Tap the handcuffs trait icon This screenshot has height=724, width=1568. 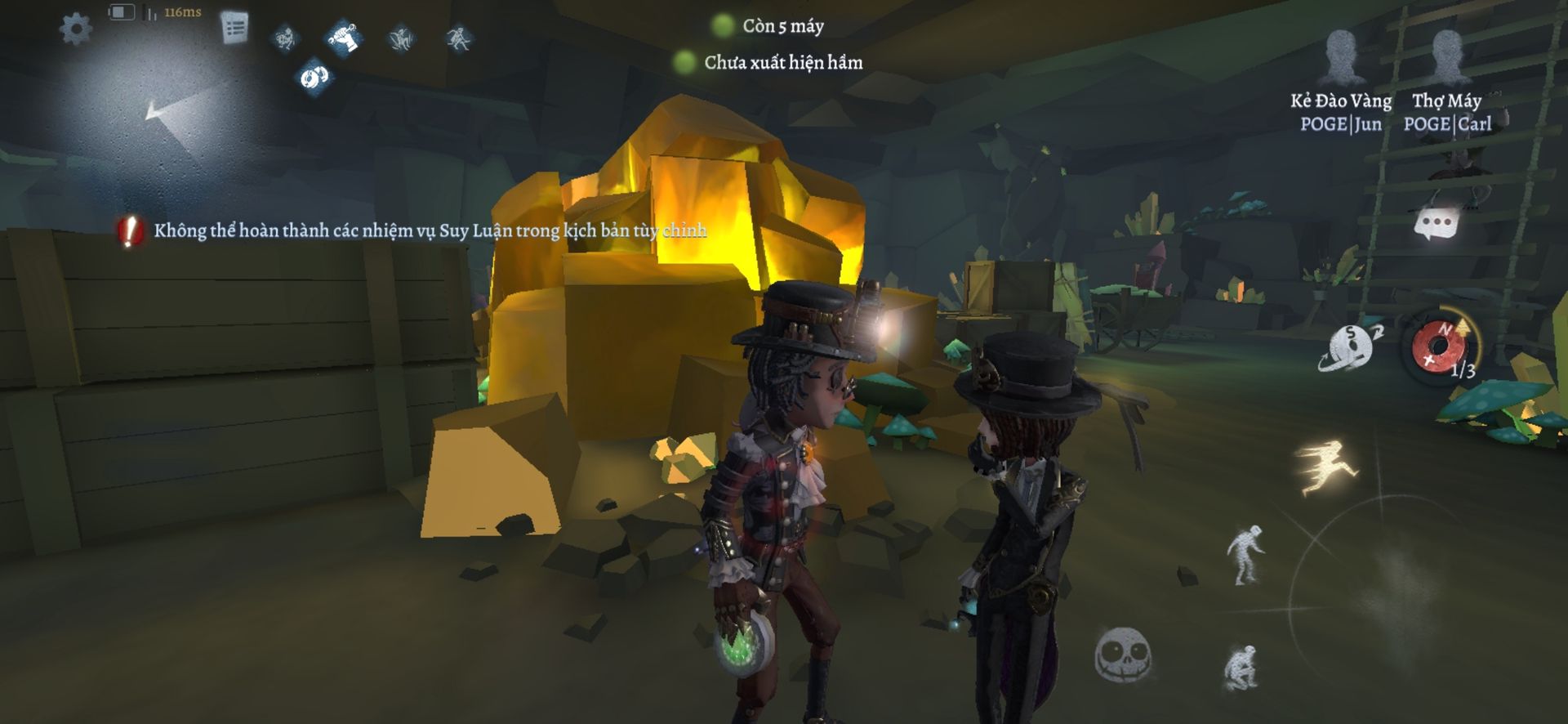[x=314, y=78]
